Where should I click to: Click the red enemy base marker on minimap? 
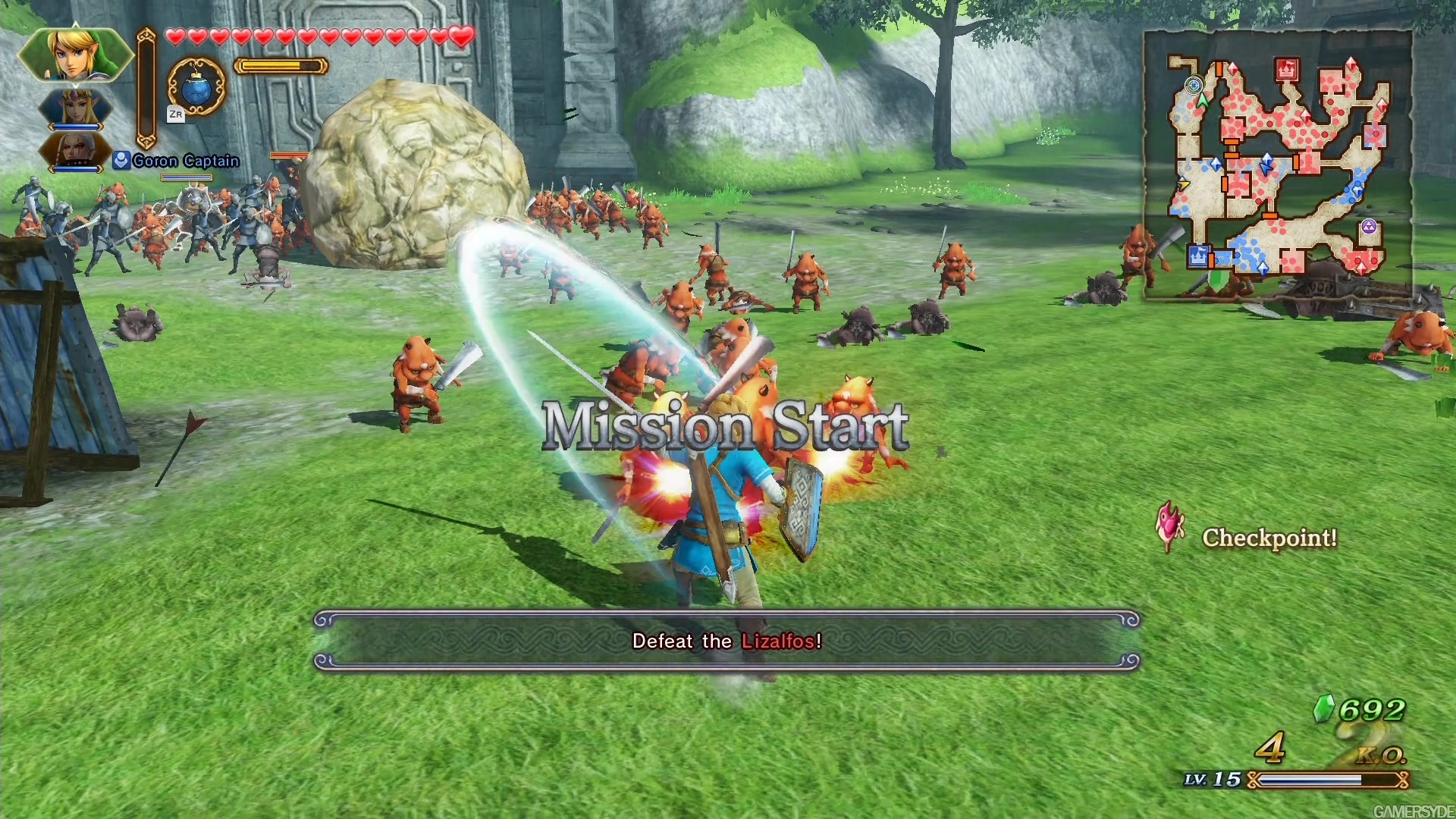1286,70
